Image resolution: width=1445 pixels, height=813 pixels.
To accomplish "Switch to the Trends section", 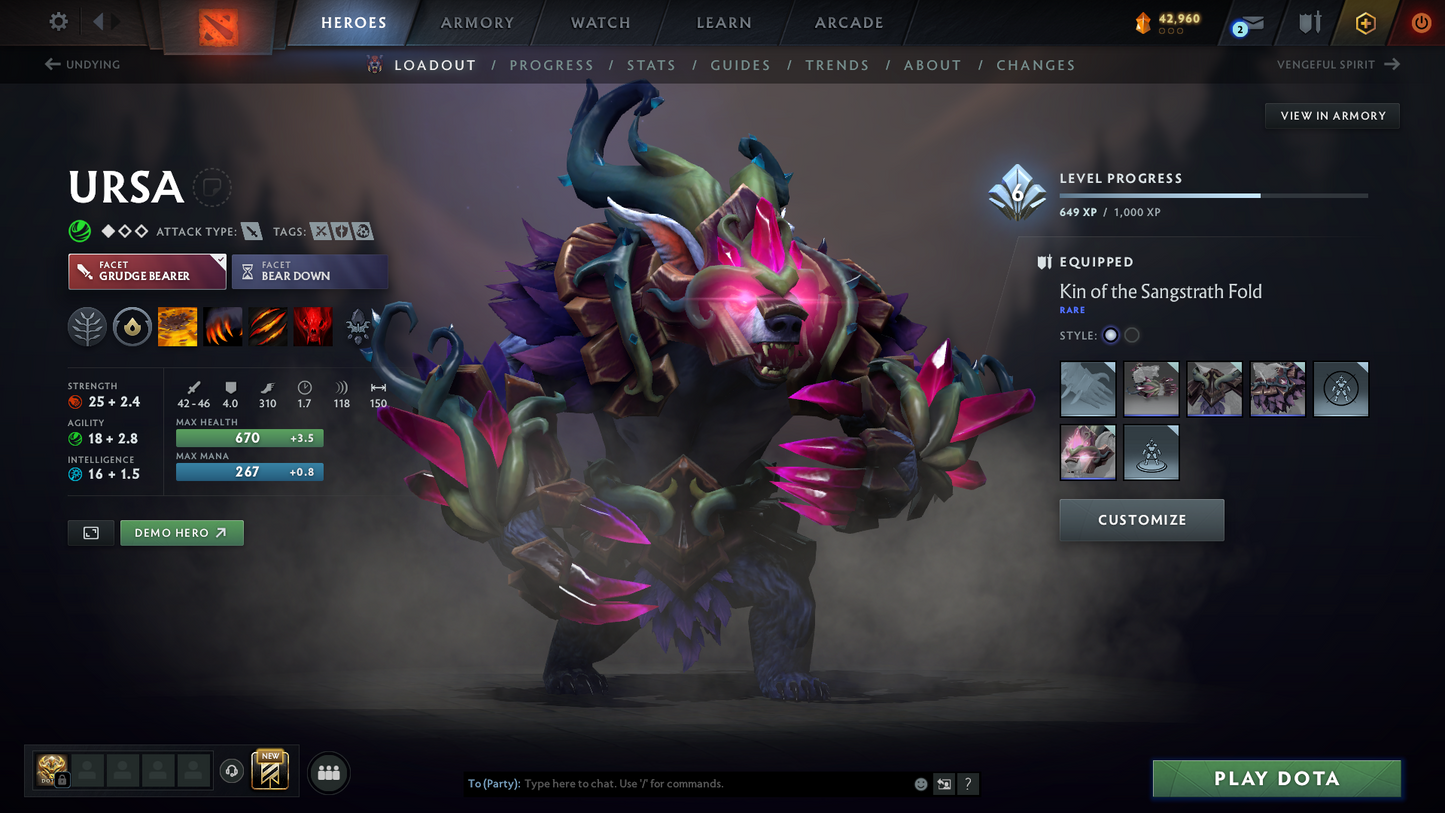I will (837, 65).
